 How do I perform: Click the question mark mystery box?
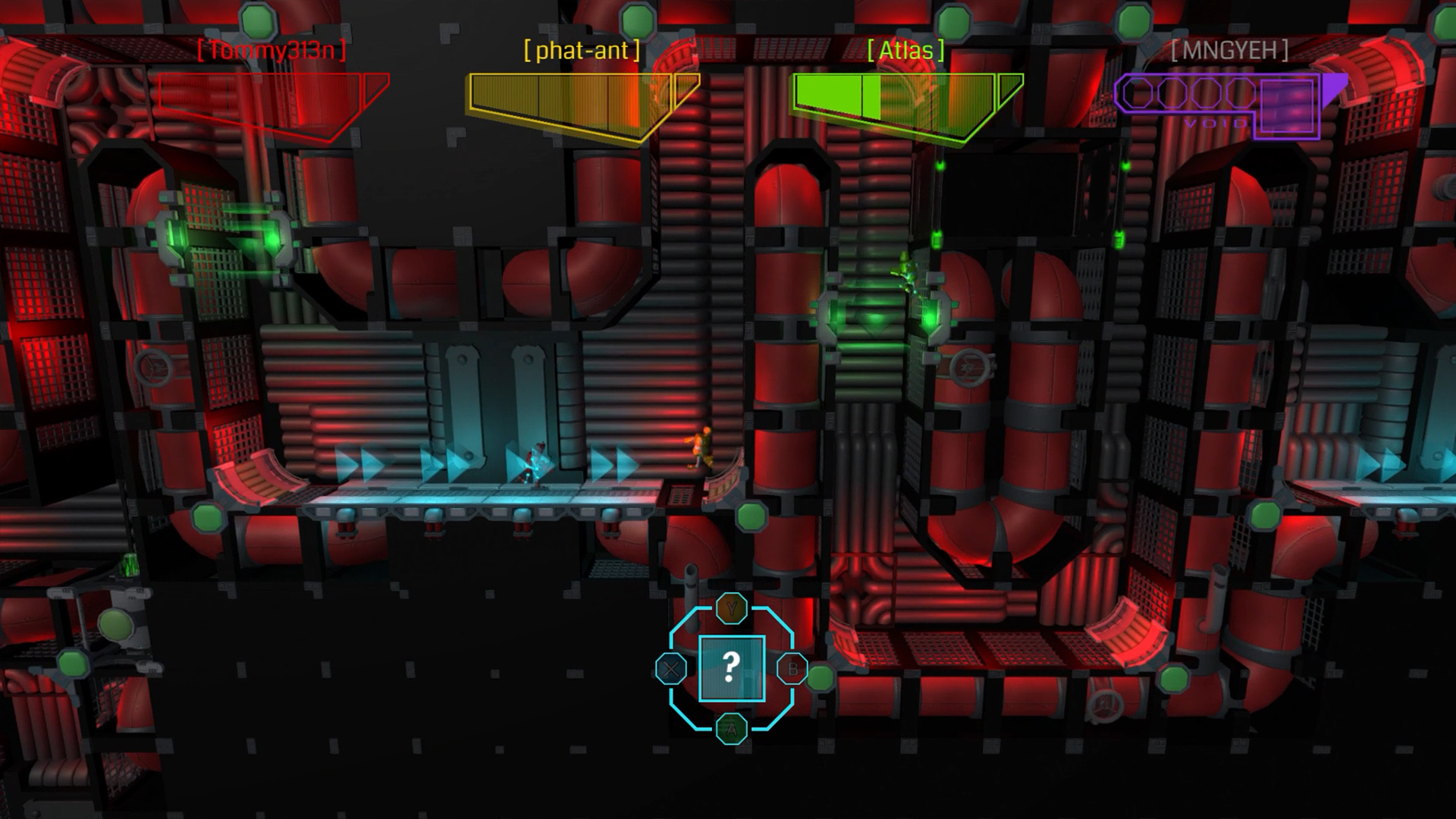[x=730, y=669]
